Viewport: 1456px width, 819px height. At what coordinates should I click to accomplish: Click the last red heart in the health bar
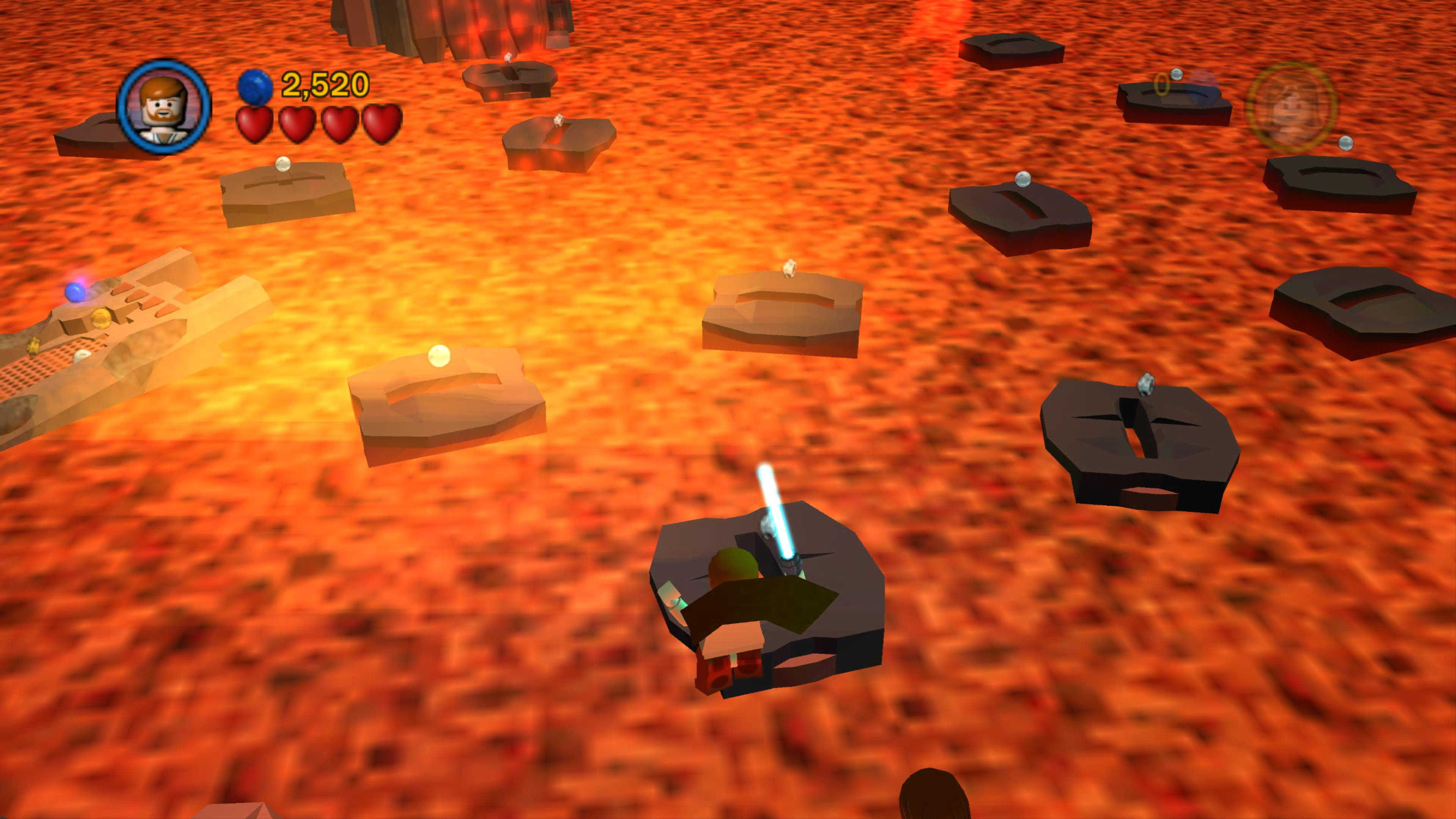pyautogui.click(x=381, y=126)
